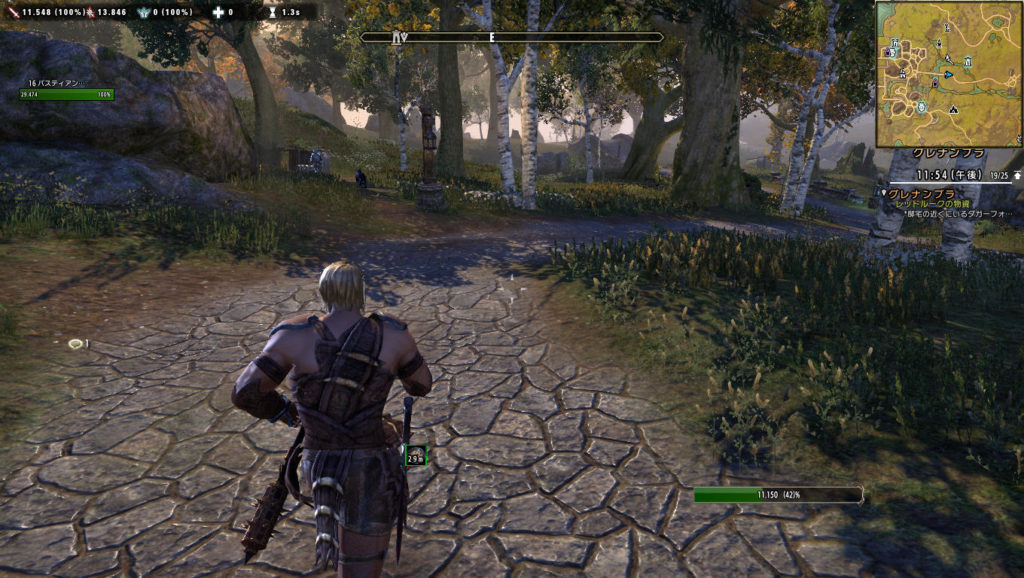Click the blue player arrow on the minimap
This screenshot has height=578, width=1024.
[948, 74]
